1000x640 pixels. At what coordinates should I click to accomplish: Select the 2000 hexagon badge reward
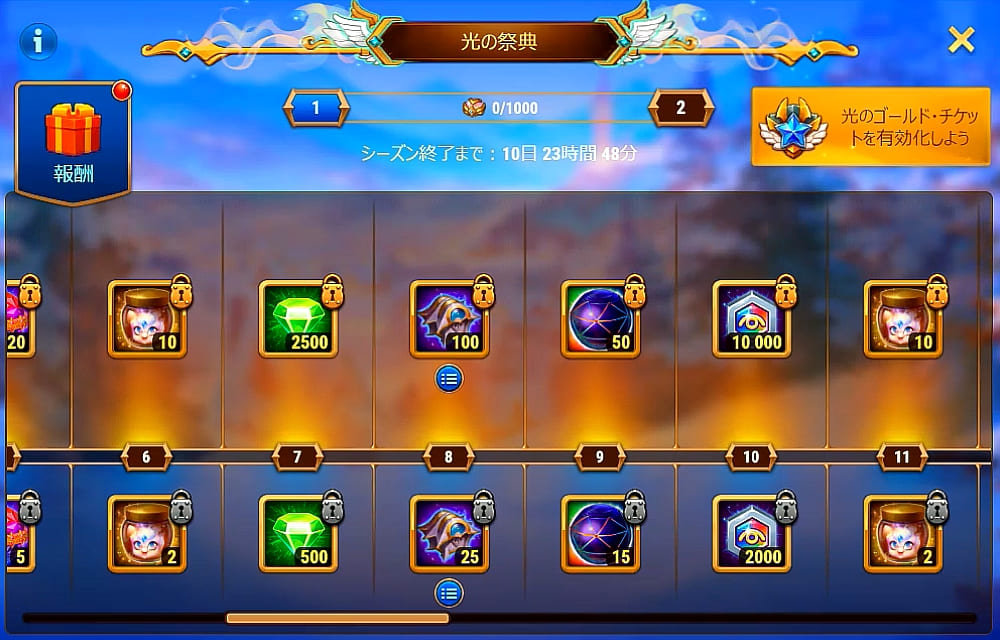pos(751,534)
